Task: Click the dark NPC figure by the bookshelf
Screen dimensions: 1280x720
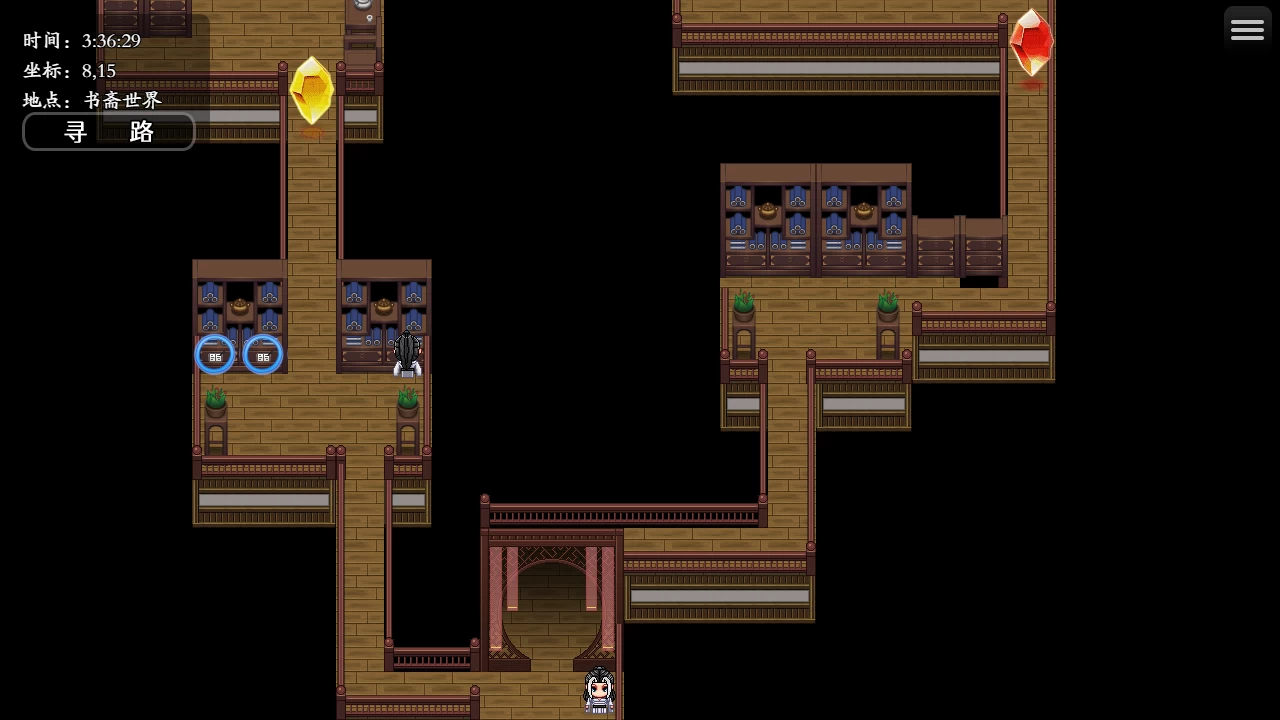Action: [408, 355]
